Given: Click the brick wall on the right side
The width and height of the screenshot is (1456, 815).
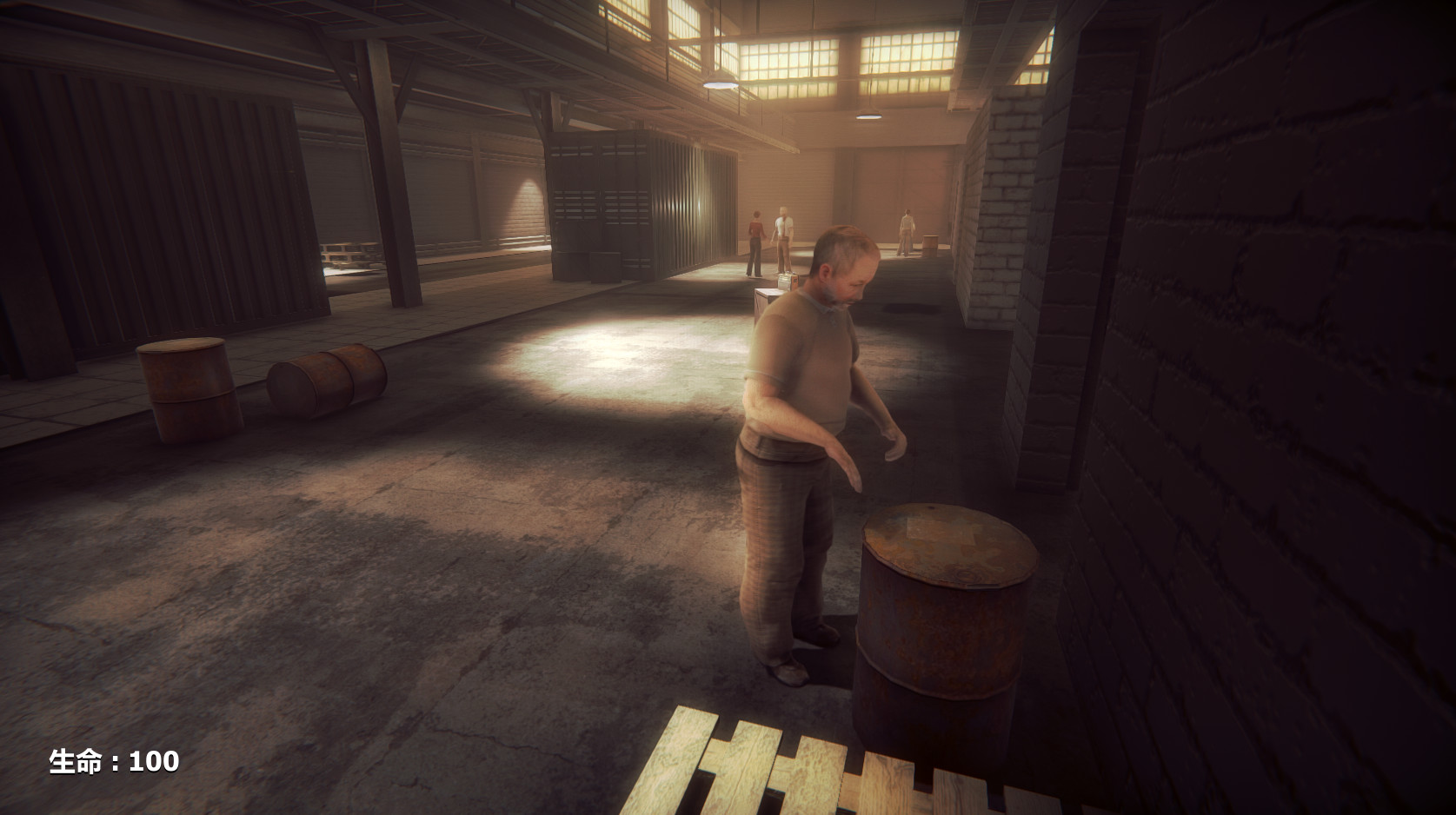Looking at the screenshot, I should coord(1260,391).
